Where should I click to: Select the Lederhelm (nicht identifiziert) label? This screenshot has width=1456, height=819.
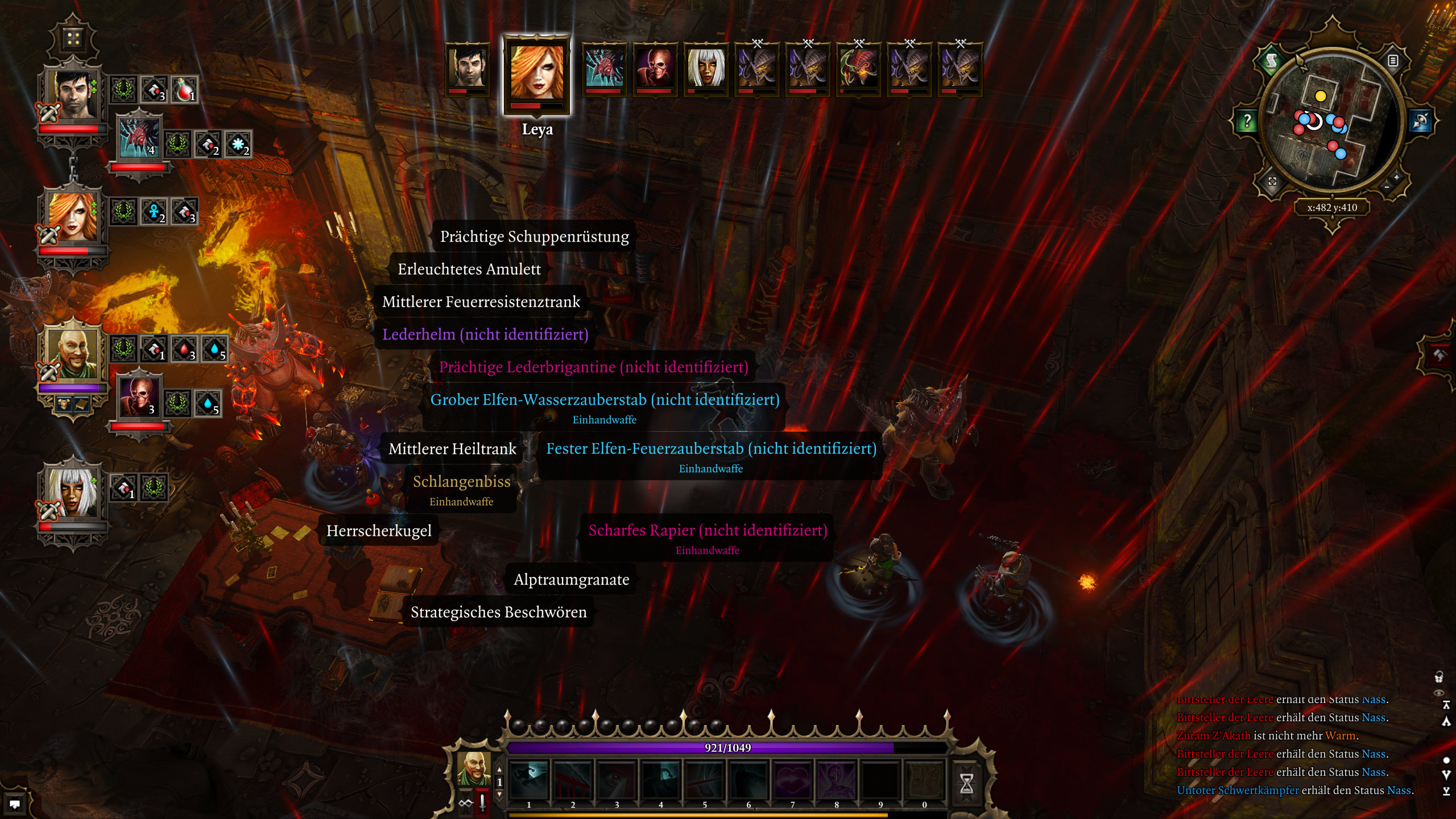tap(485, 334)
